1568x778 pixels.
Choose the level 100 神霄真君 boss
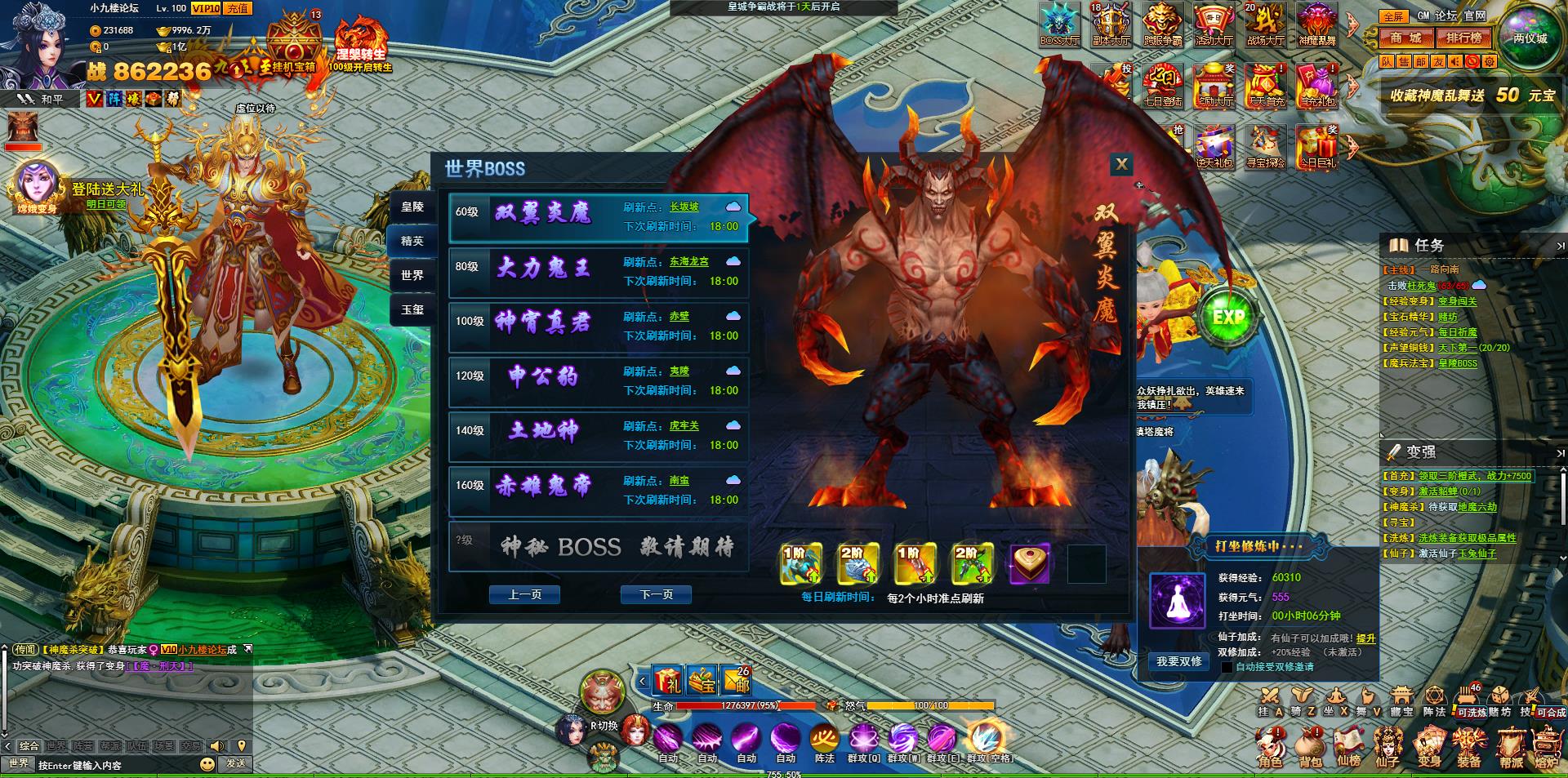click(598, 327)
